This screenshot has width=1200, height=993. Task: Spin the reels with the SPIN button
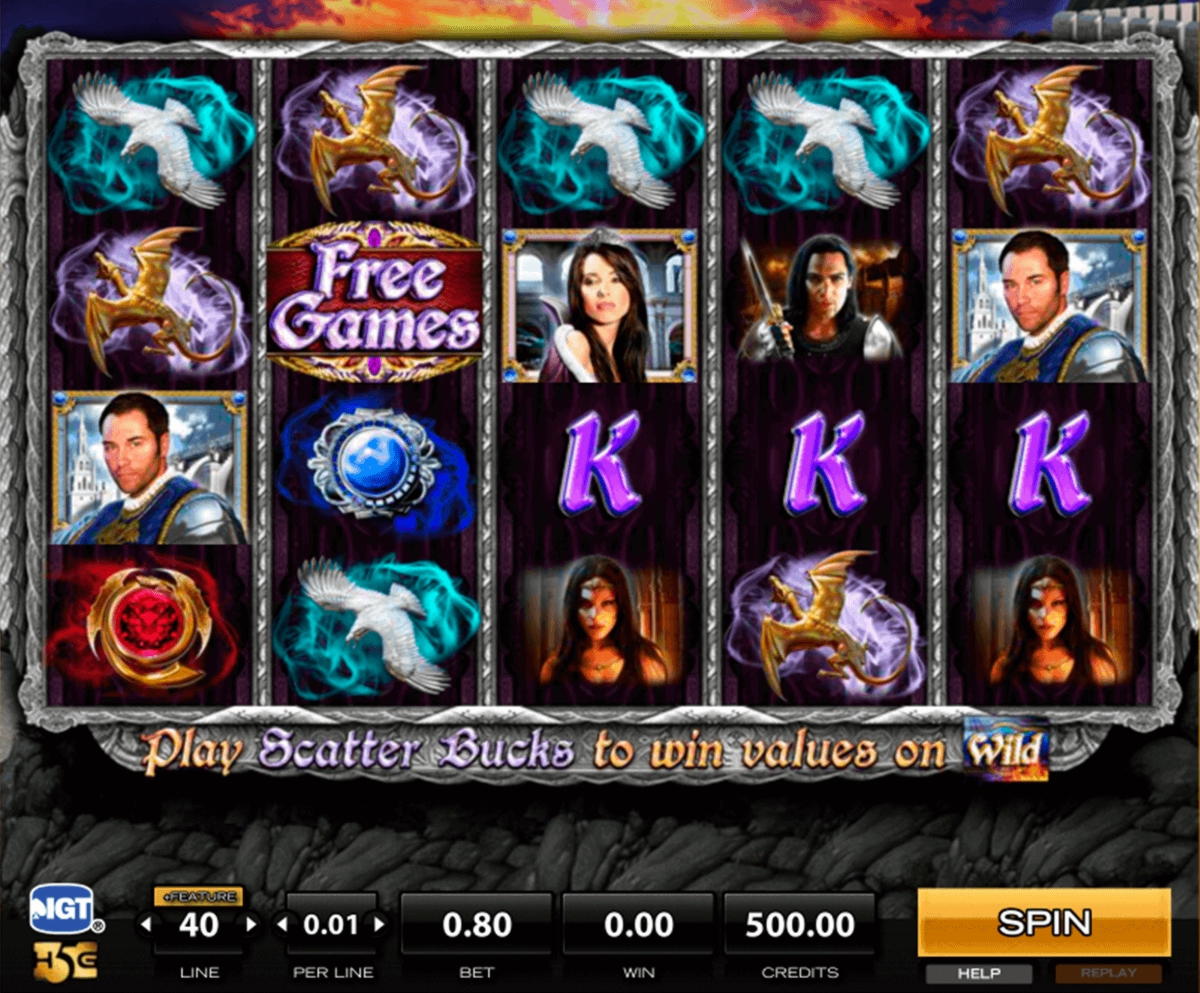pos(1043,922)
